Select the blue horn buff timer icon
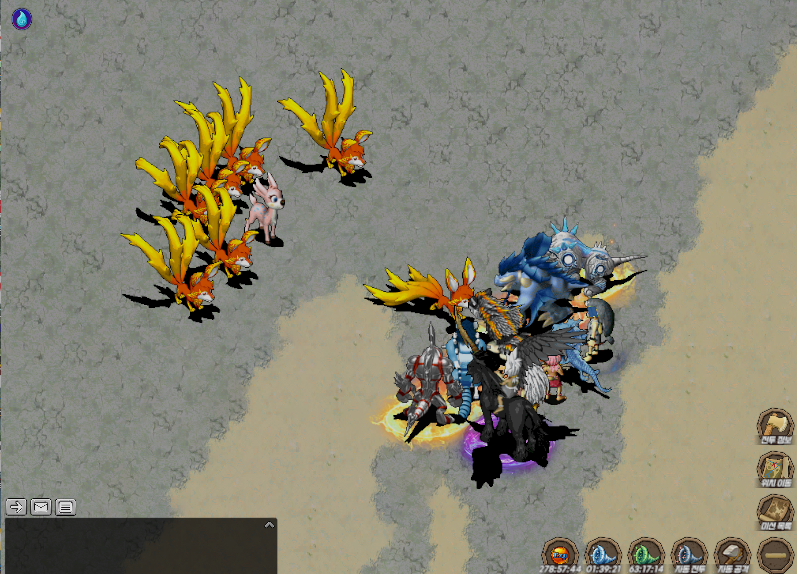 coord(603,553)
